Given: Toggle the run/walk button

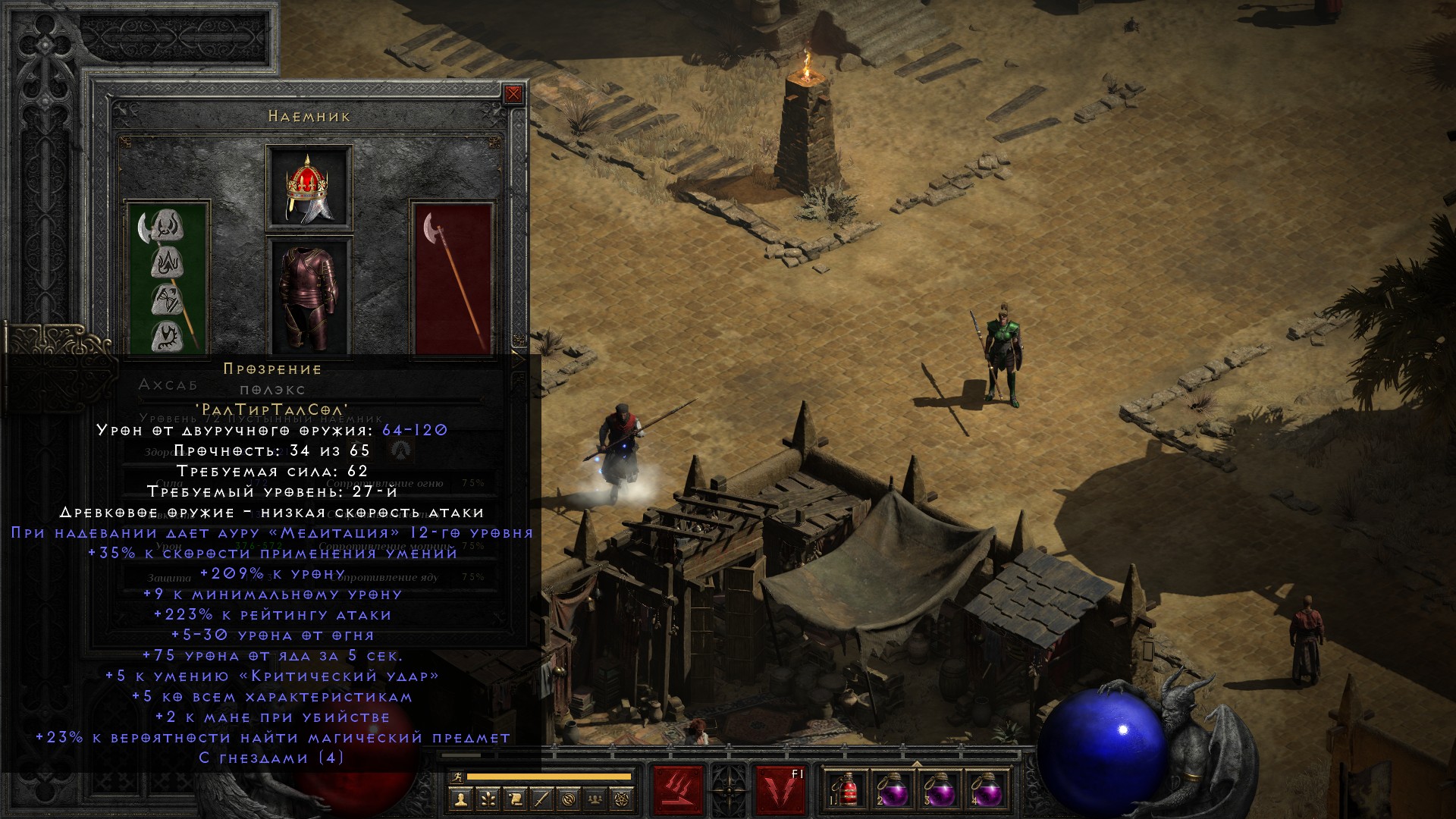Looking at the screenshot, I should (x=456, y=777).
